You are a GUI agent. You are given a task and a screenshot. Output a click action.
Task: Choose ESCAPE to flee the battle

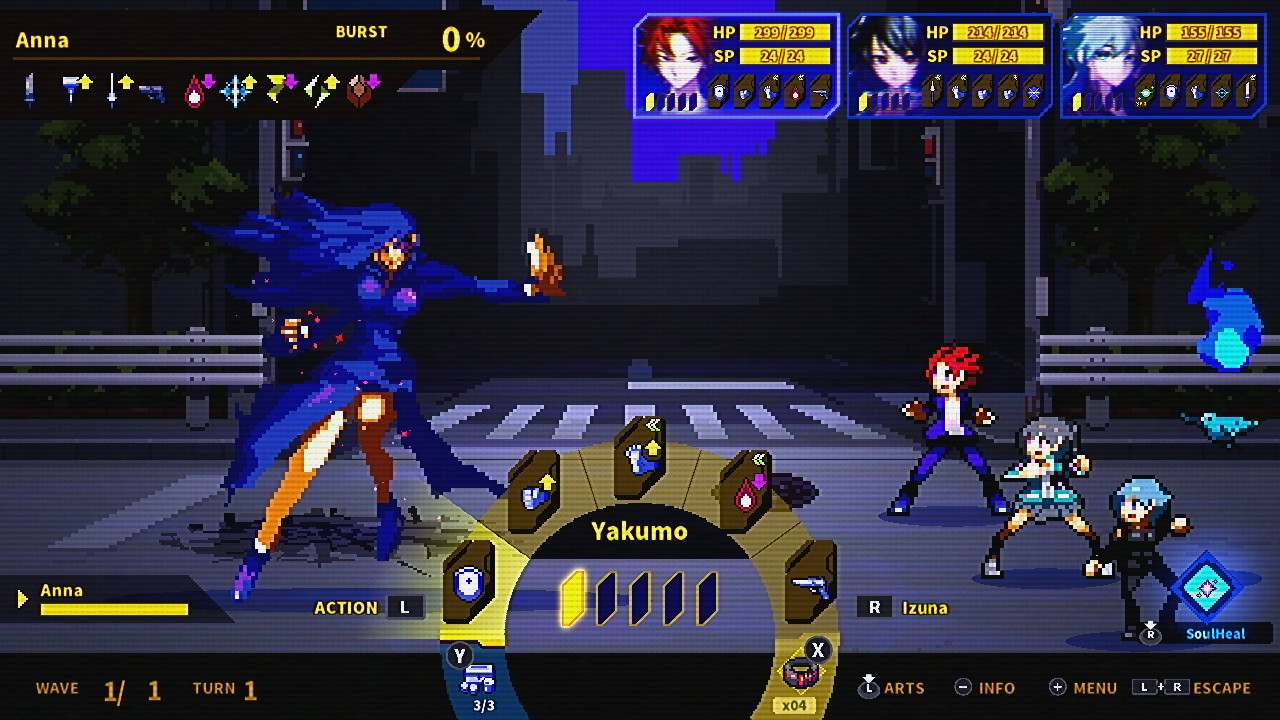pos(1192,688)
